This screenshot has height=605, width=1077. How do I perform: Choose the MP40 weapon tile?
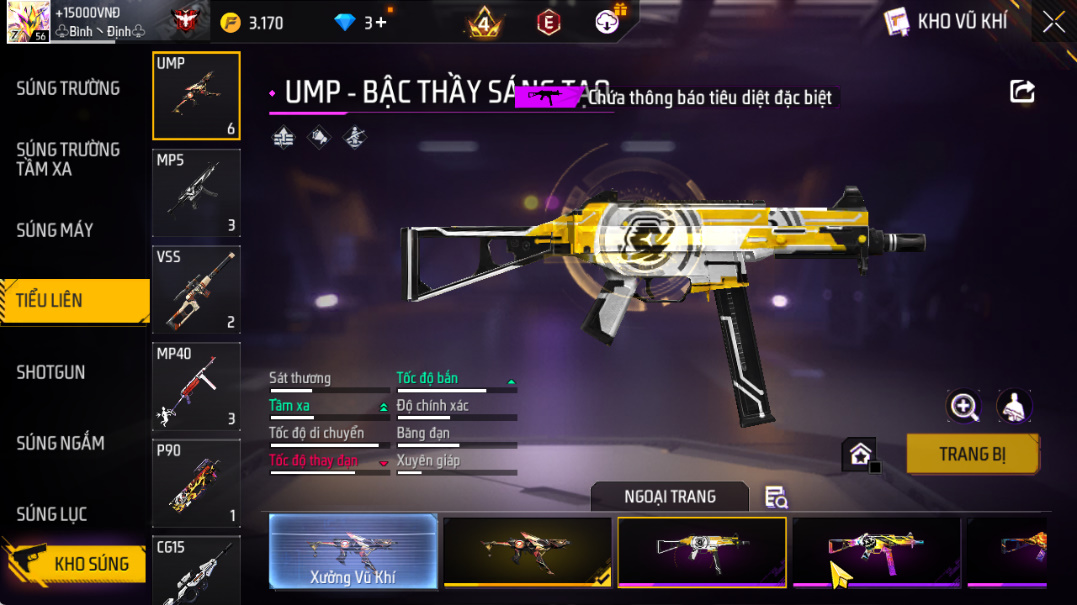pos(196,387)
